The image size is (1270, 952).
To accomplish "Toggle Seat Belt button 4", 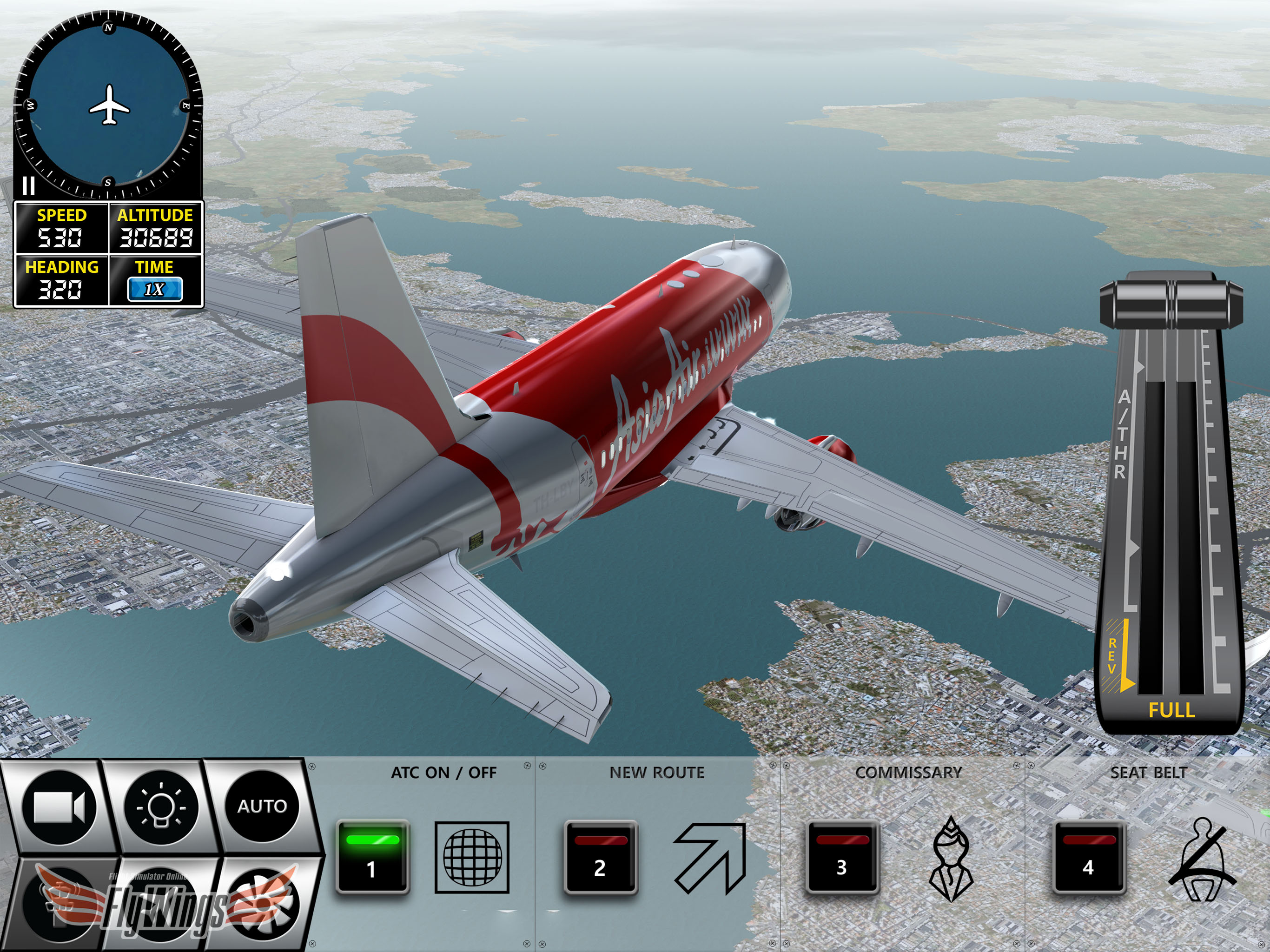I will click(1089, 857).
